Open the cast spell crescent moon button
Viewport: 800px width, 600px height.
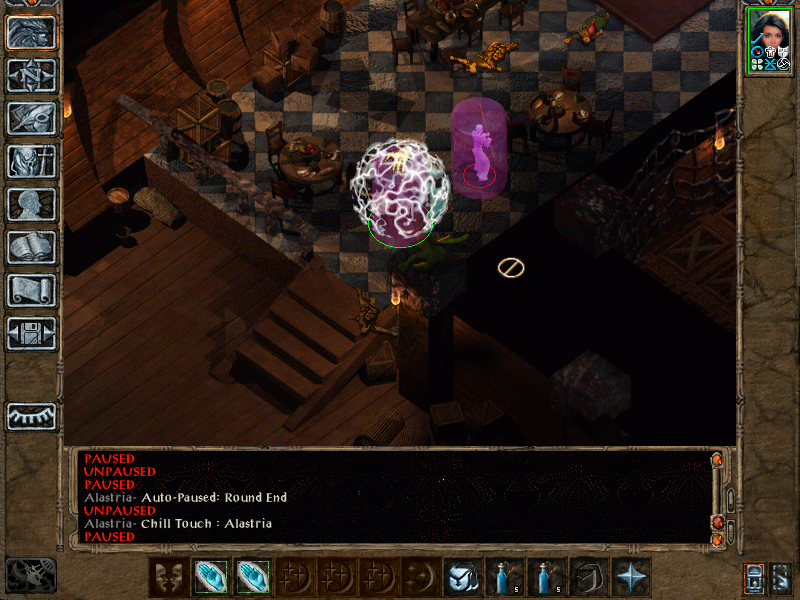[419, 577]
